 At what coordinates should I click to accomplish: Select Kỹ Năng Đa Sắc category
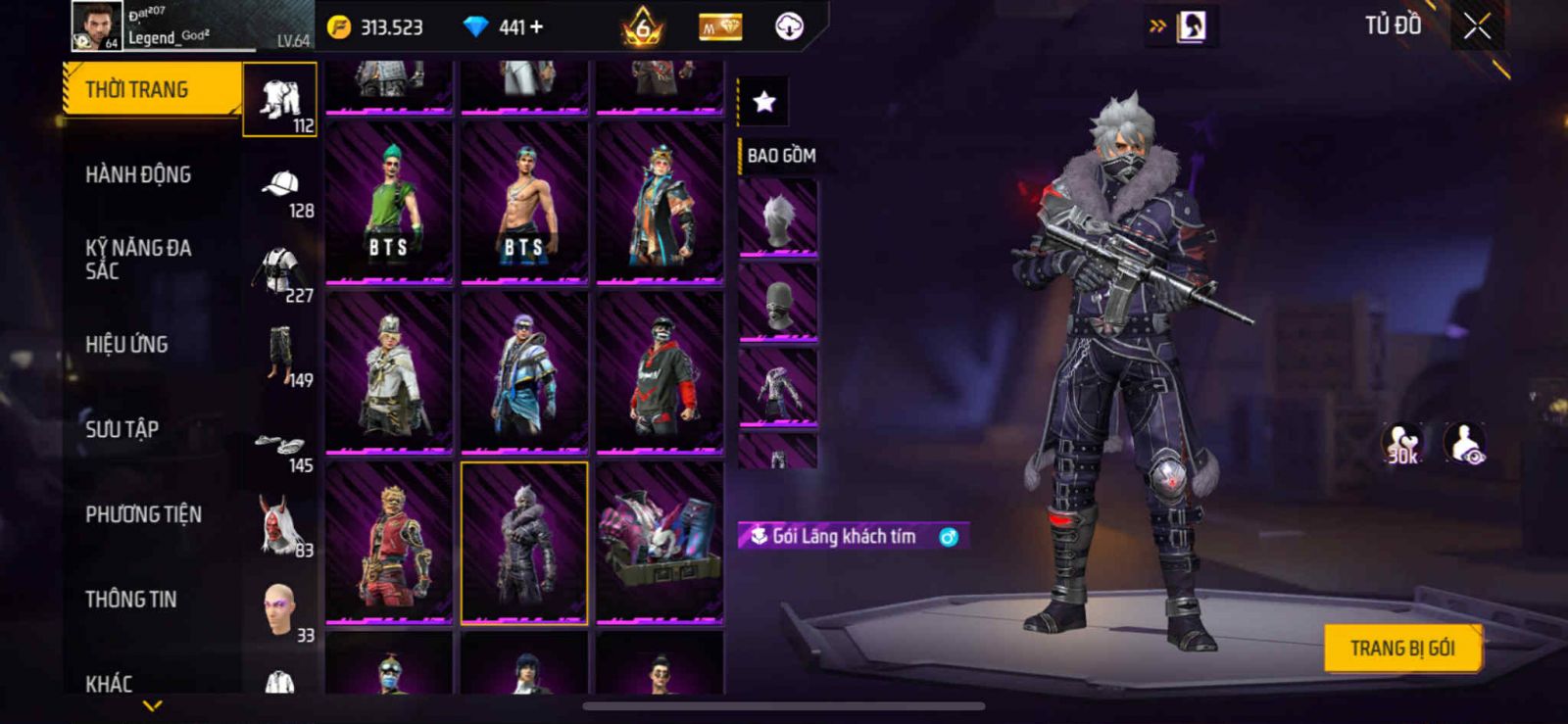(x=138, y=260)
